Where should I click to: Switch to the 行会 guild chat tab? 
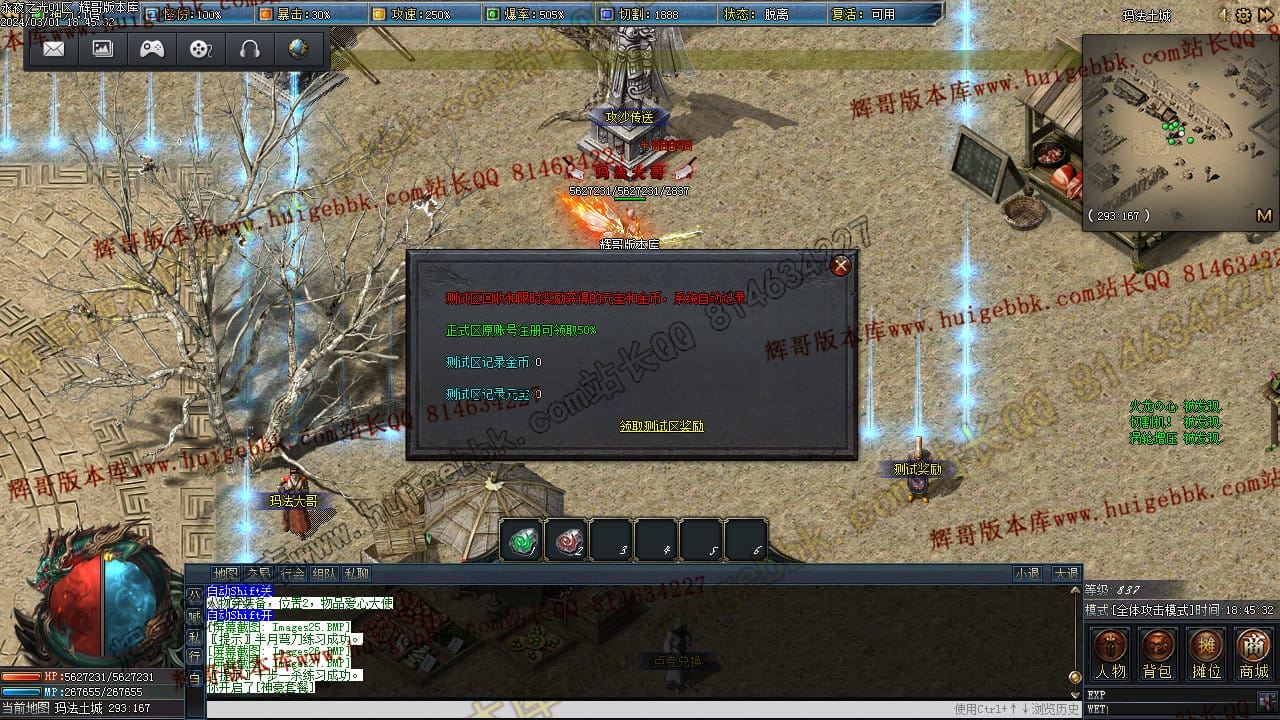coord(291,574)
